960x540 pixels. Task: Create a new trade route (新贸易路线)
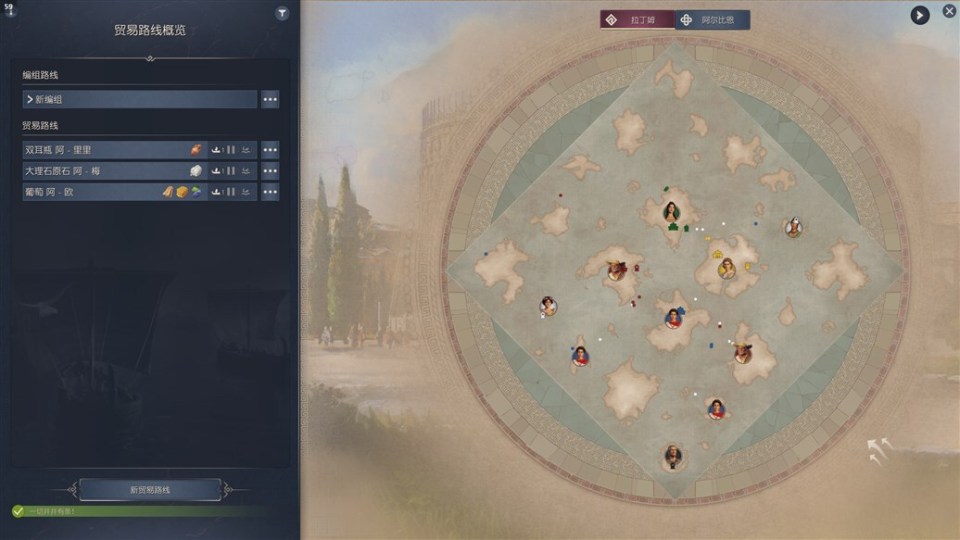[150, 490]
